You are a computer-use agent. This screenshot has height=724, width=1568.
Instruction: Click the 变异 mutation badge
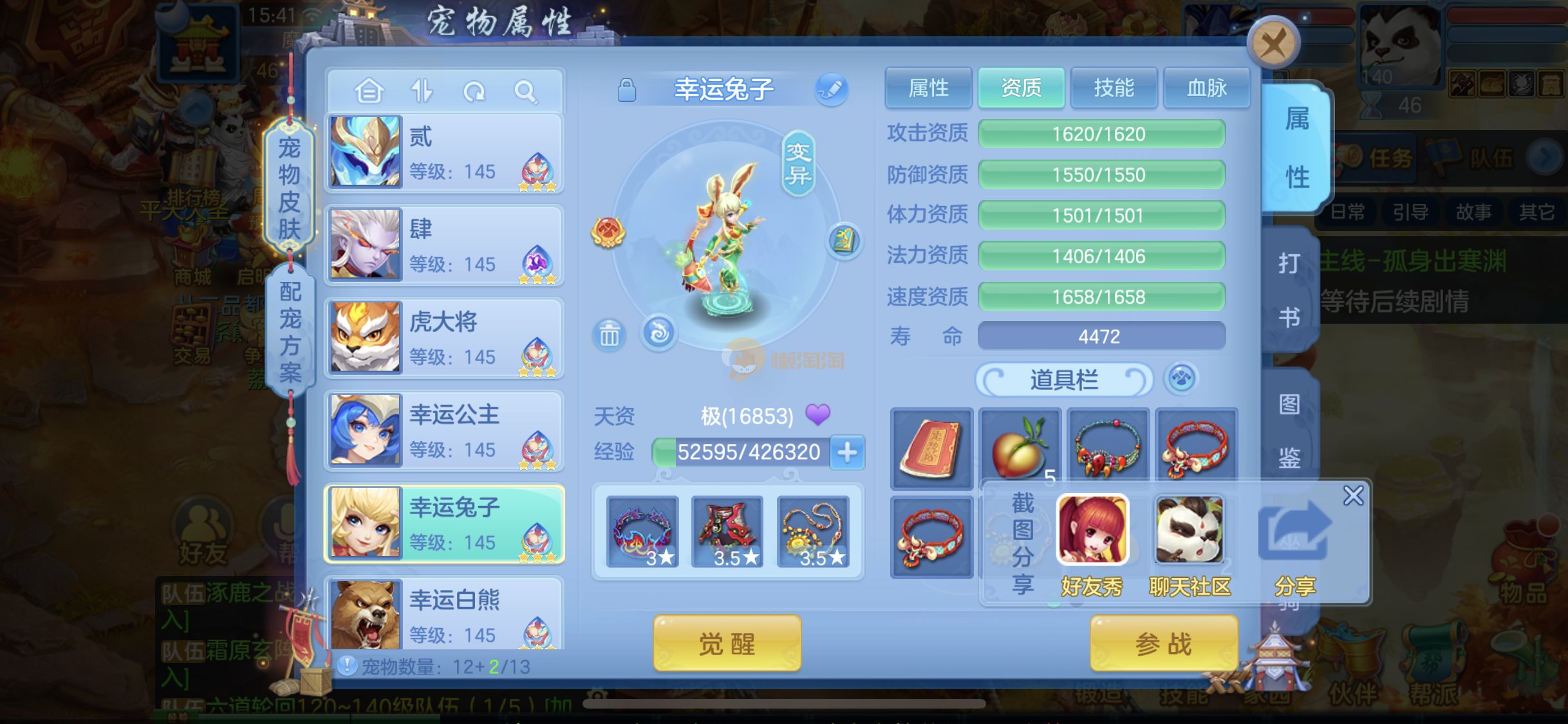tap(798, 163)
